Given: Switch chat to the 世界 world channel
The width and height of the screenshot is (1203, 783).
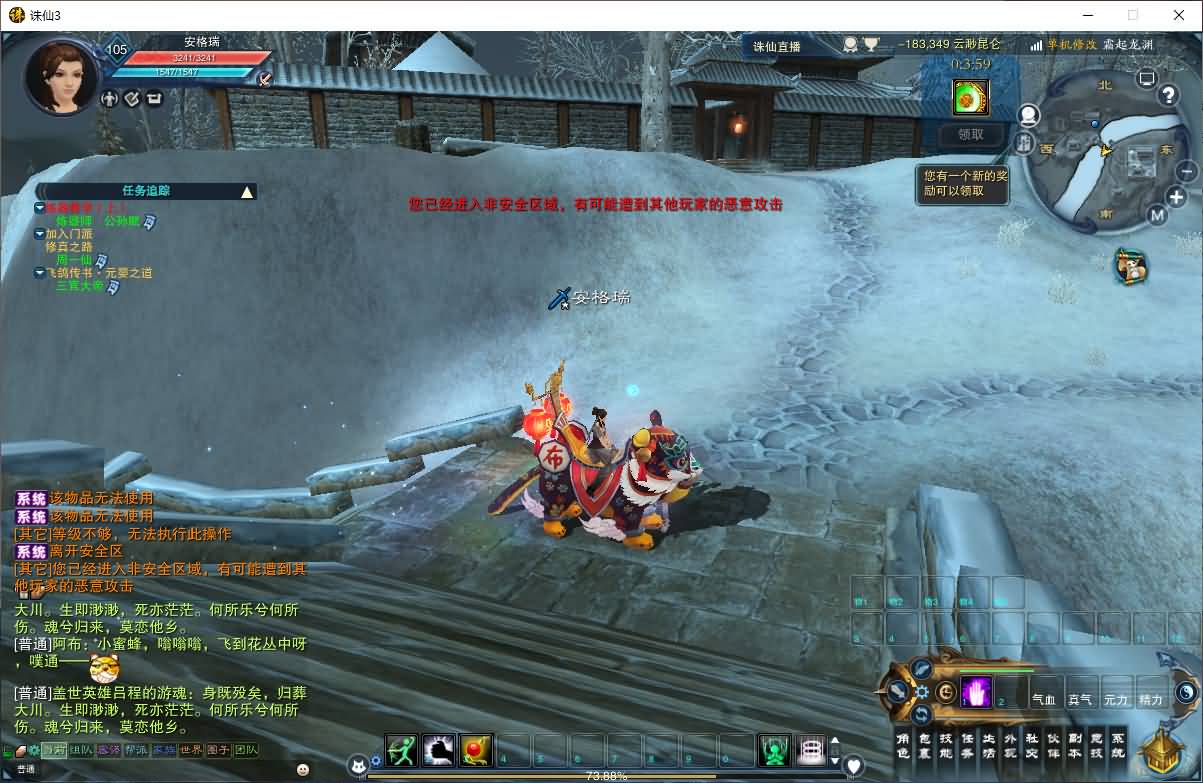Looking at the screenshot, I should [190, 750].
